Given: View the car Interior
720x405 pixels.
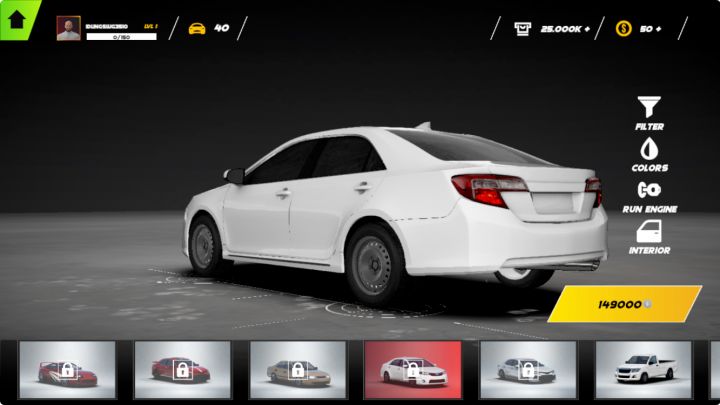Looking at the screenshot, I should point(649,236).
